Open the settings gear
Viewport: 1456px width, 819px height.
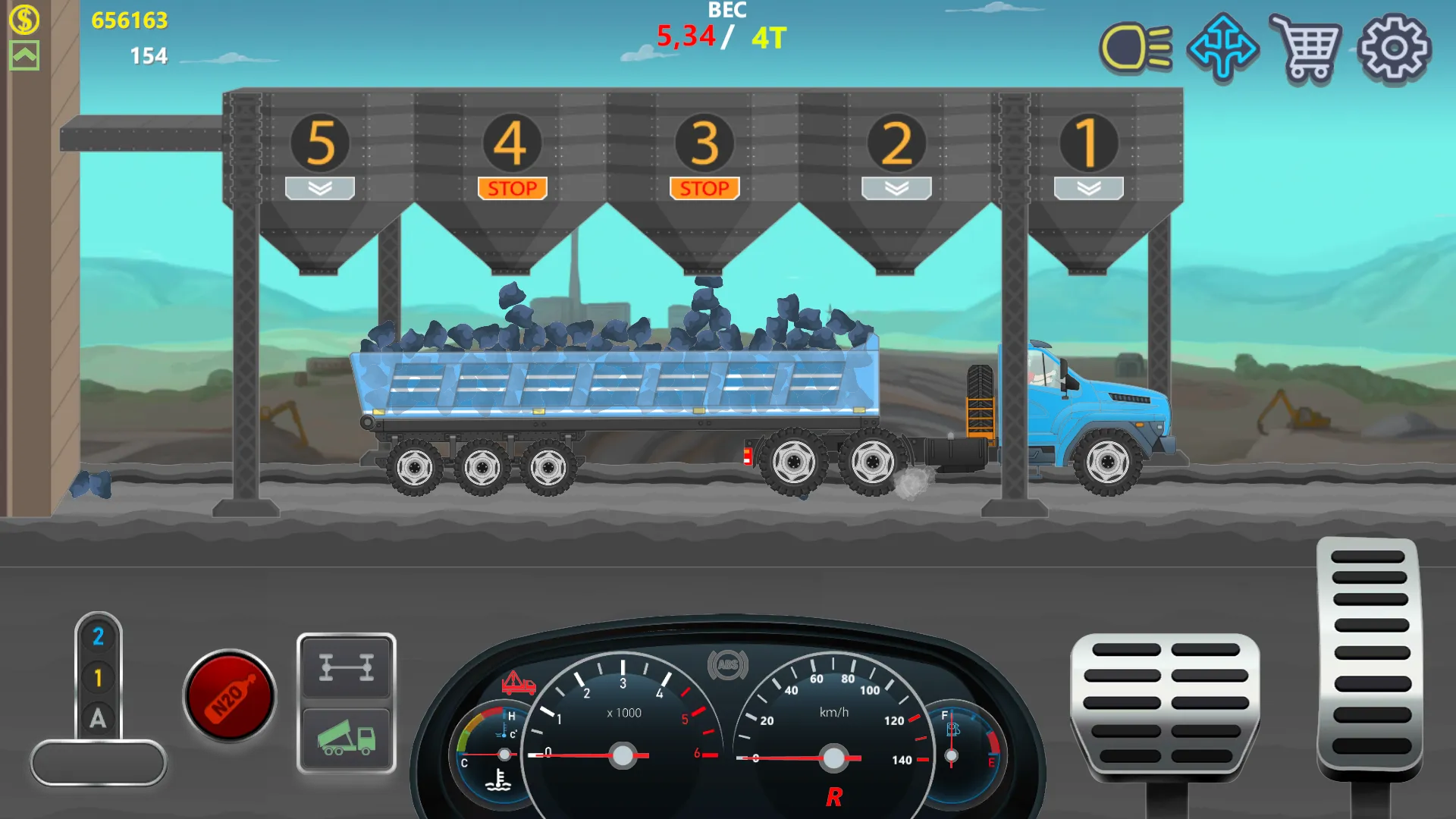pyautogui.click(x=1394, y=49)
